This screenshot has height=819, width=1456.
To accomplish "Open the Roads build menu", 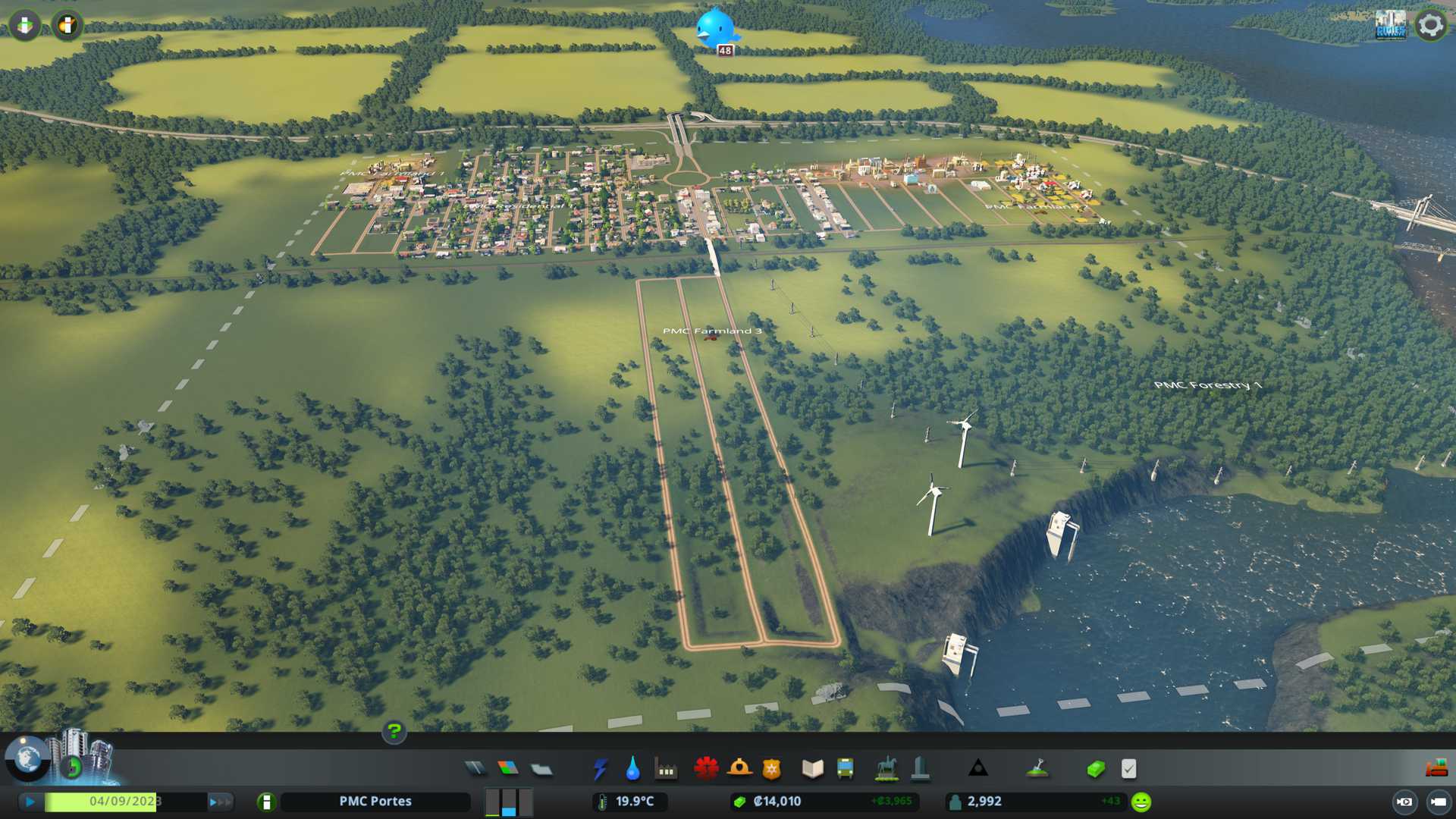I will [x=475, y=769].
